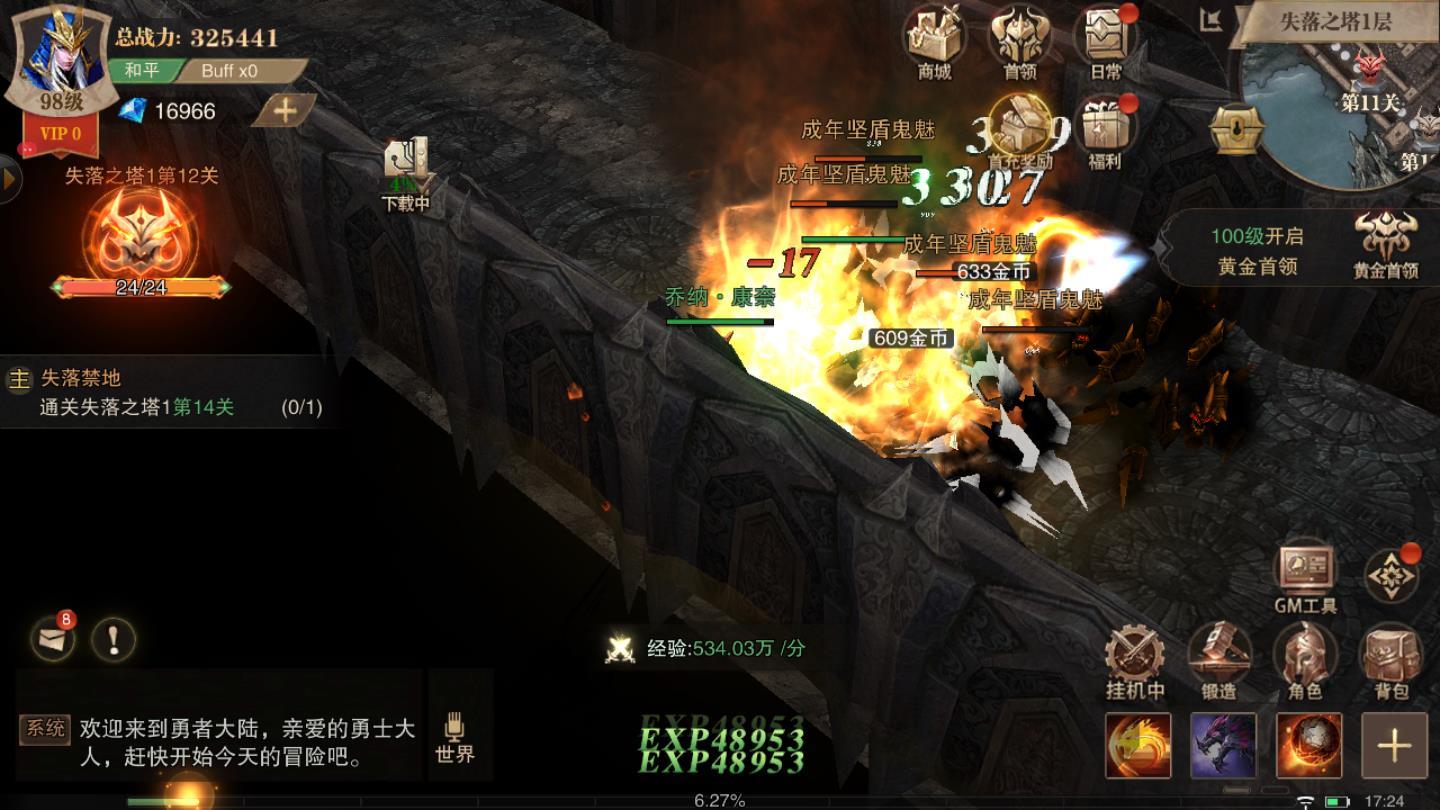
Task: Toggle the 挂机中 auto-battle button
Action: pyautogui.click(x=1134, y=660)
